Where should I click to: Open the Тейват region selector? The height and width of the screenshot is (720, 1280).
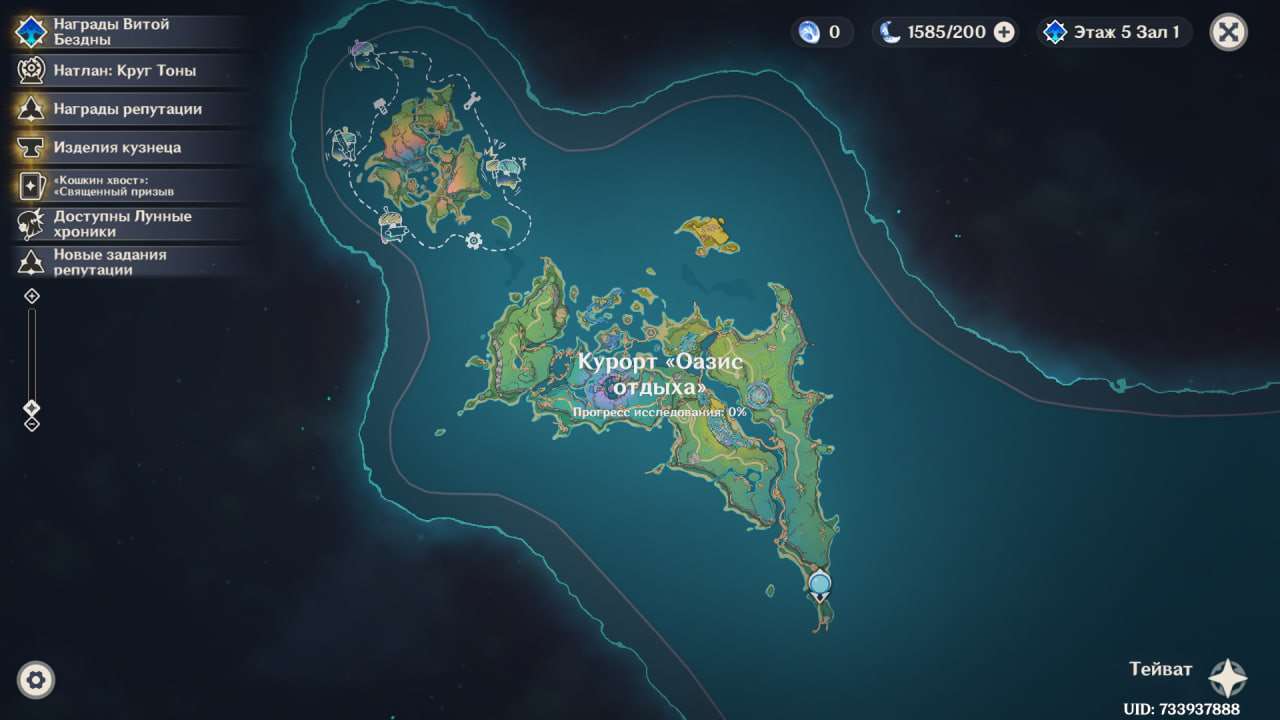pyautogui.click(x=1226, y=677)
